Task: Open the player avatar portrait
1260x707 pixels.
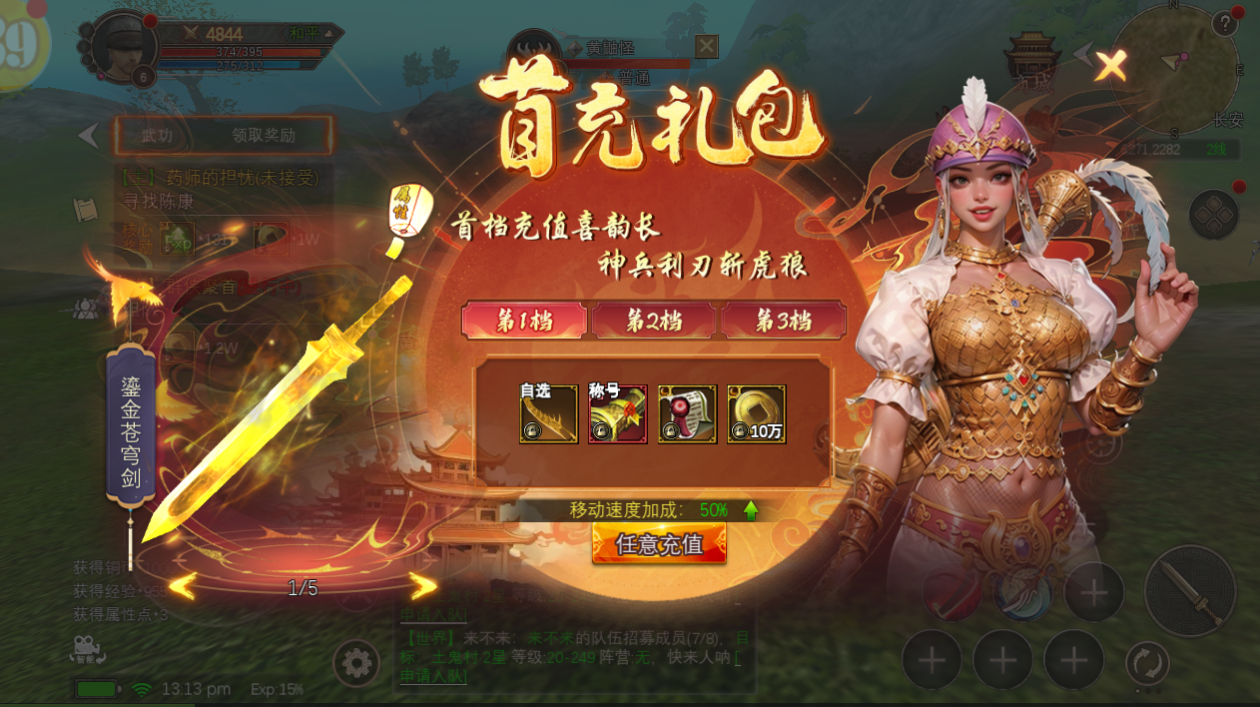Action: (x=124, y=46)
